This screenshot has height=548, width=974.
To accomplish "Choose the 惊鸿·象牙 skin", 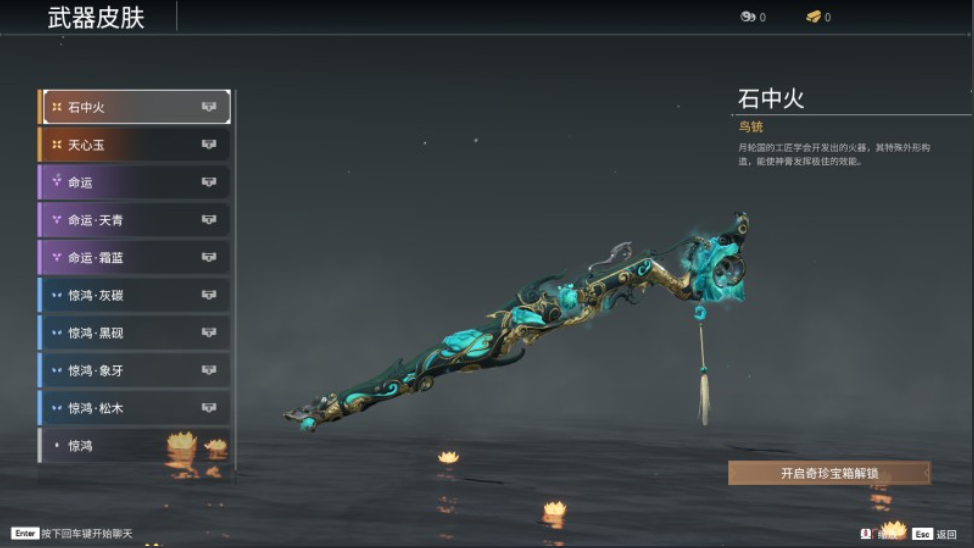I will click(134, 370).
